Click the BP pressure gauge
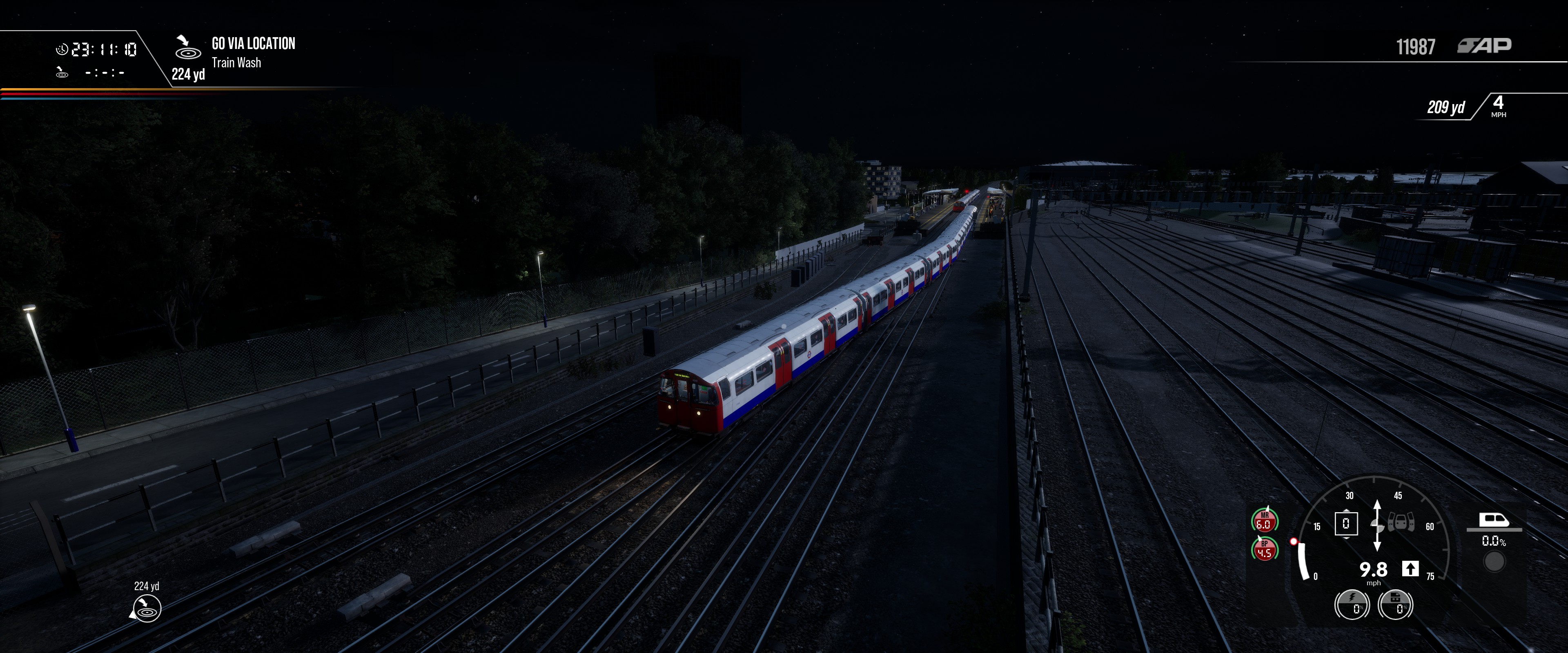The height and width of the screenshot is (653, 1568). pyautogui.click(x=1264, y=550)
